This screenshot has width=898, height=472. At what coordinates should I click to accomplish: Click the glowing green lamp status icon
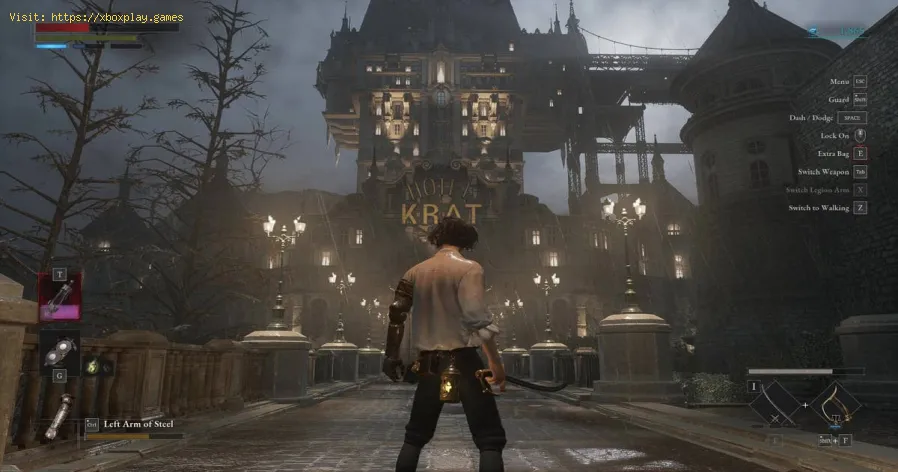click(94, 367)
